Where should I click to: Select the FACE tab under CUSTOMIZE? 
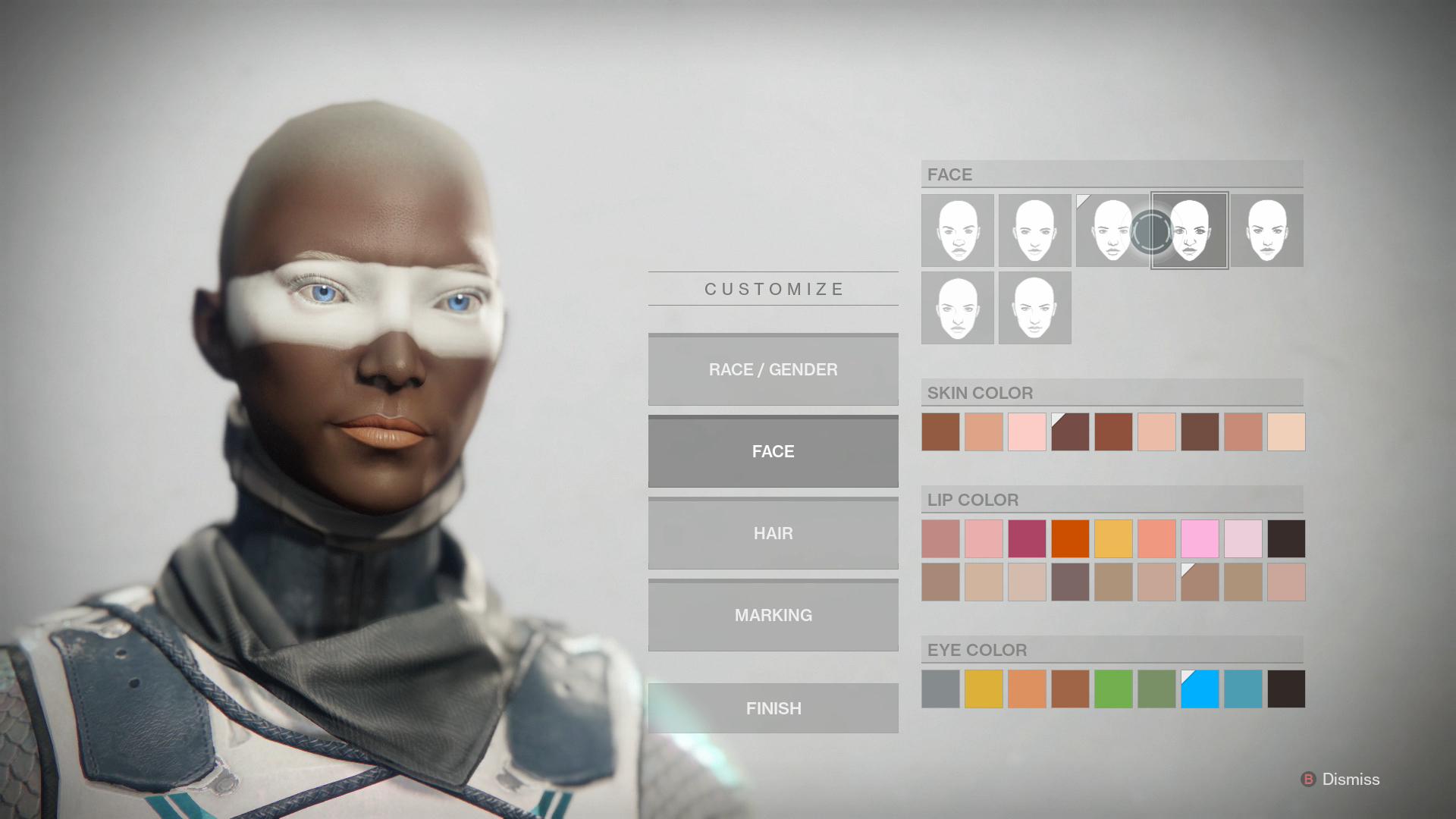(773, 451)
